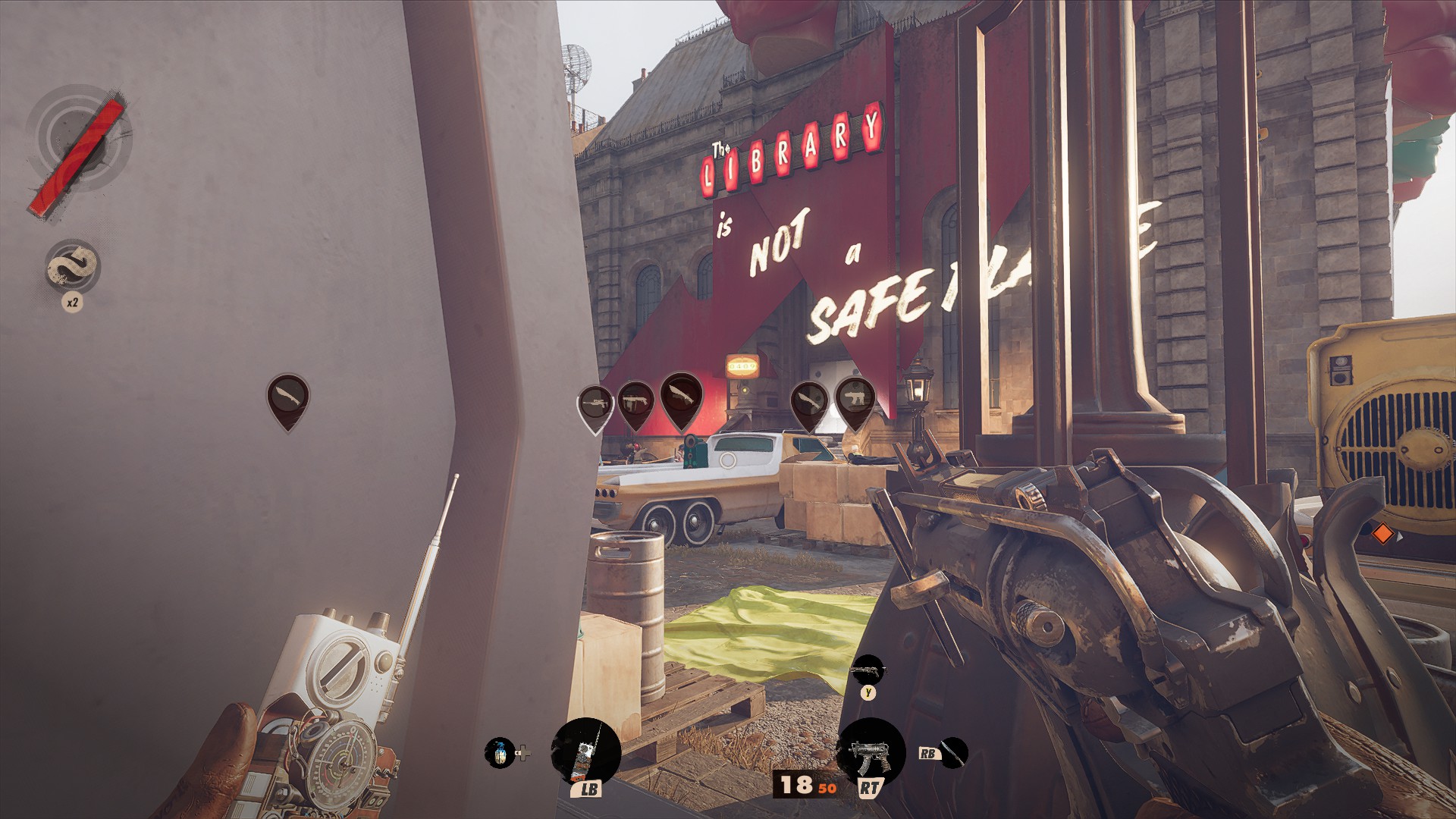Click the orange diamond objective marker
Image resolution: width=1456 pixels, height=819 pixels.
[1382, 535]
